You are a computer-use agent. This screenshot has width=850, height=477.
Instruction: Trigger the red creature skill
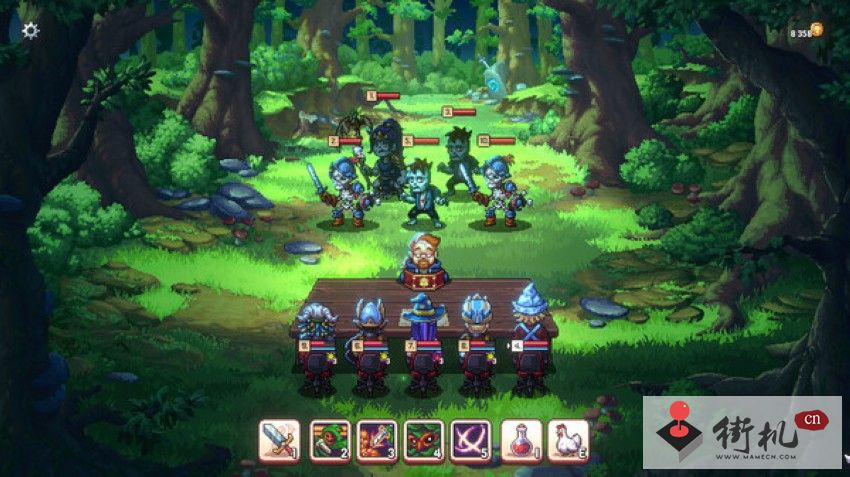click(x=424, y=439)
